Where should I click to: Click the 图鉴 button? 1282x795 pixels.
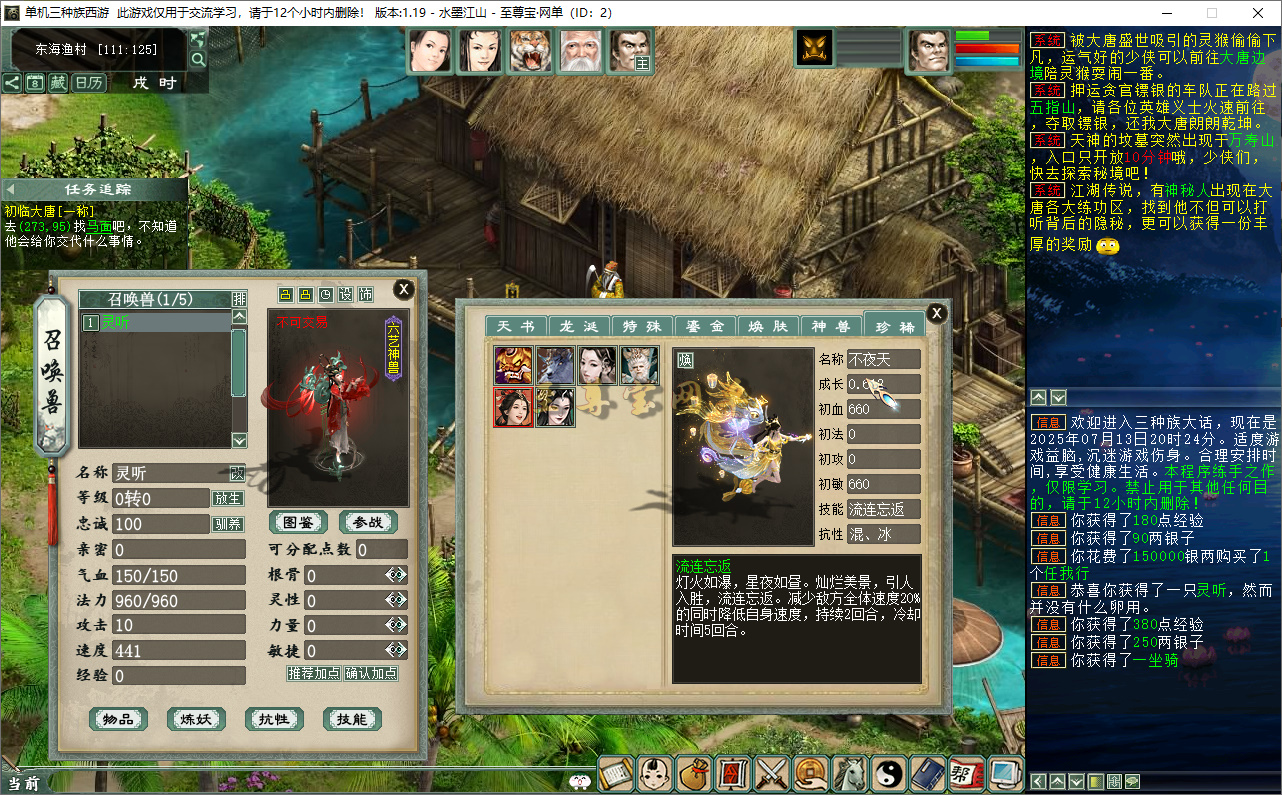pos(298,522)
